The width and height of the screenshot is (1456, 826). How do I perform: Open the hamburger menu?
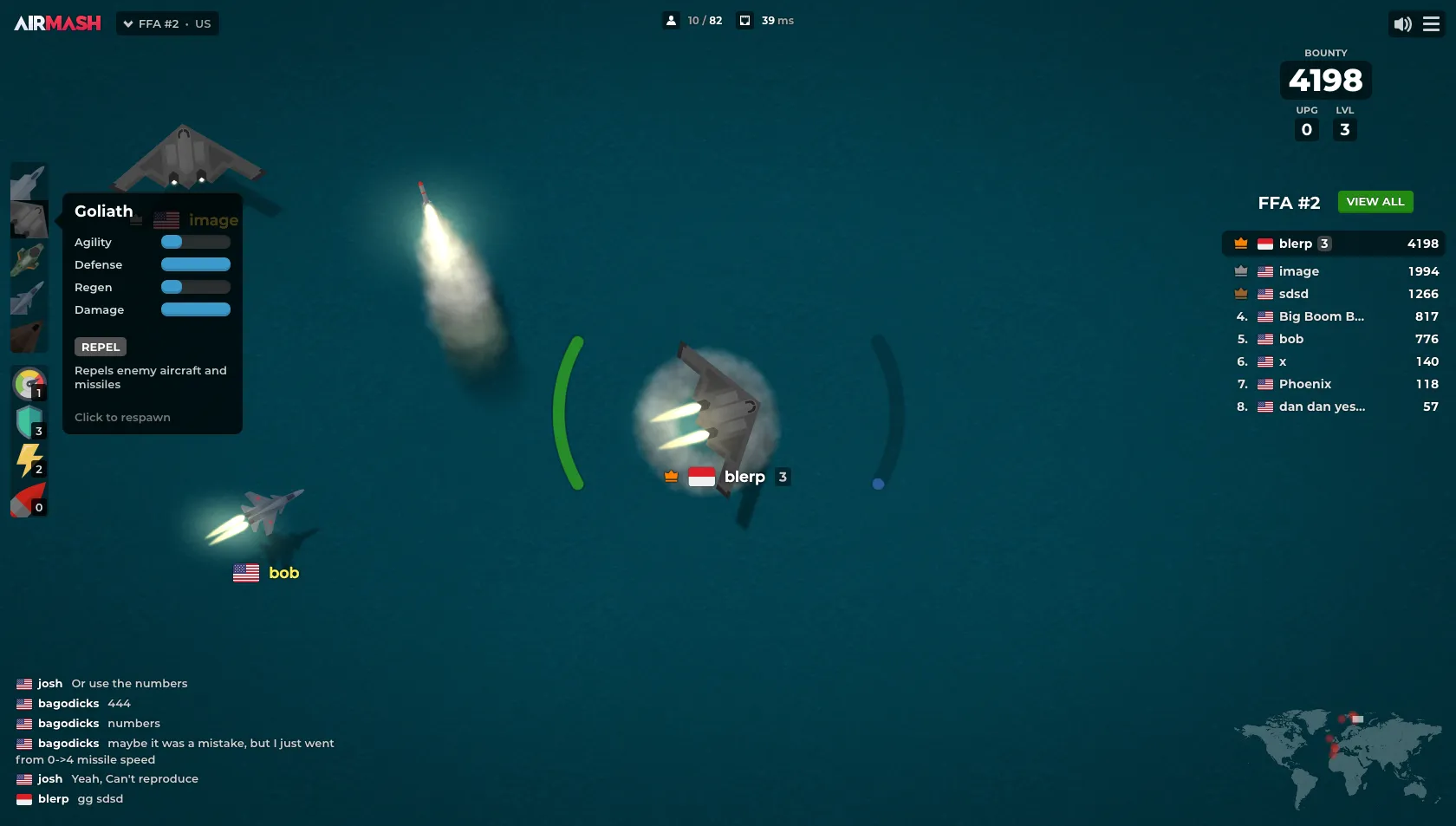pos(1432,24)
